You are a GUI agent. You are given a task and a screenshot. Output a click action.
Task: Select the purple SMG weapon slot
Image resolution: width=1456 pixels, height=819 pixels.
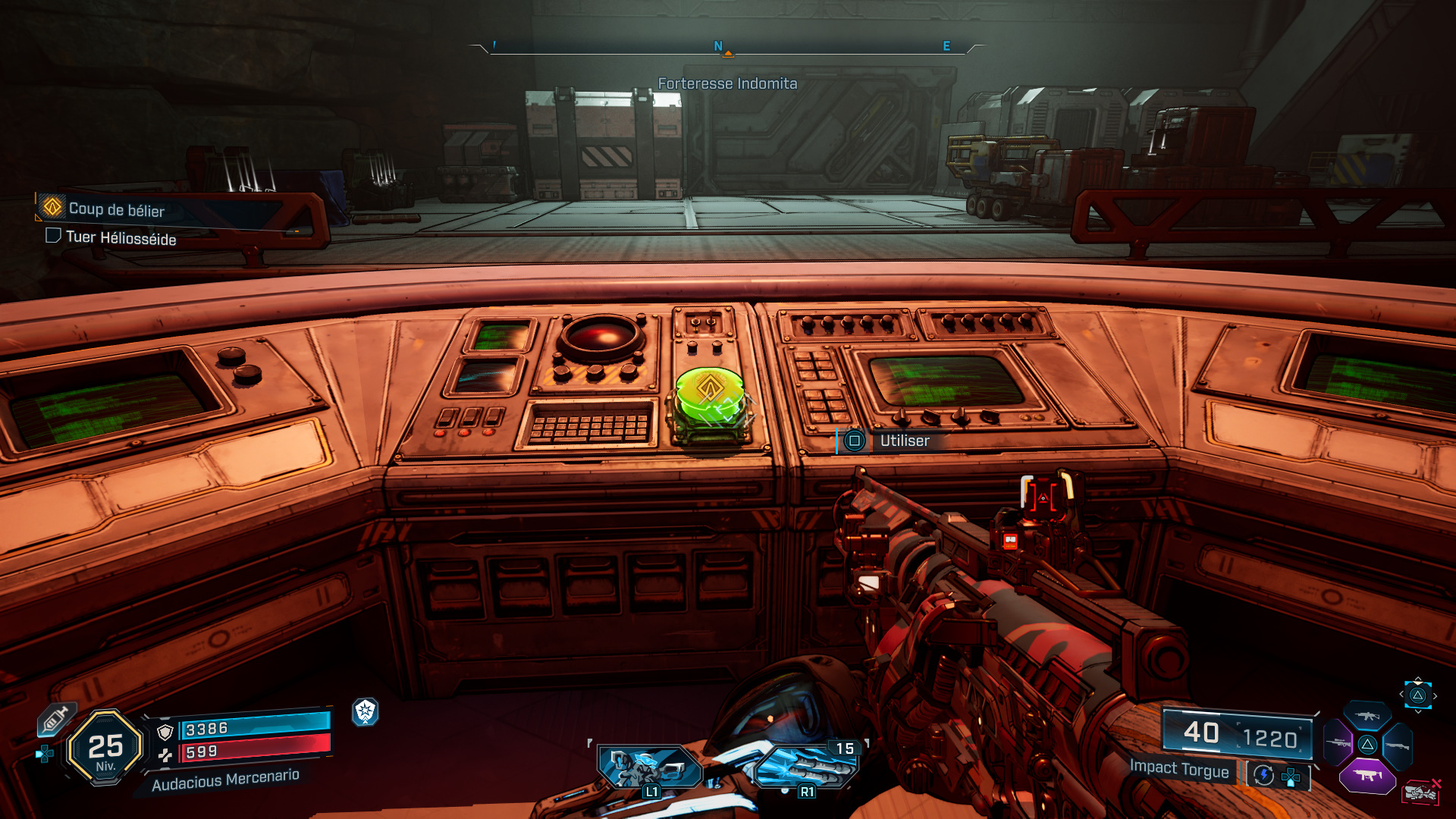pyautogui.click(x=1367, y=776)
